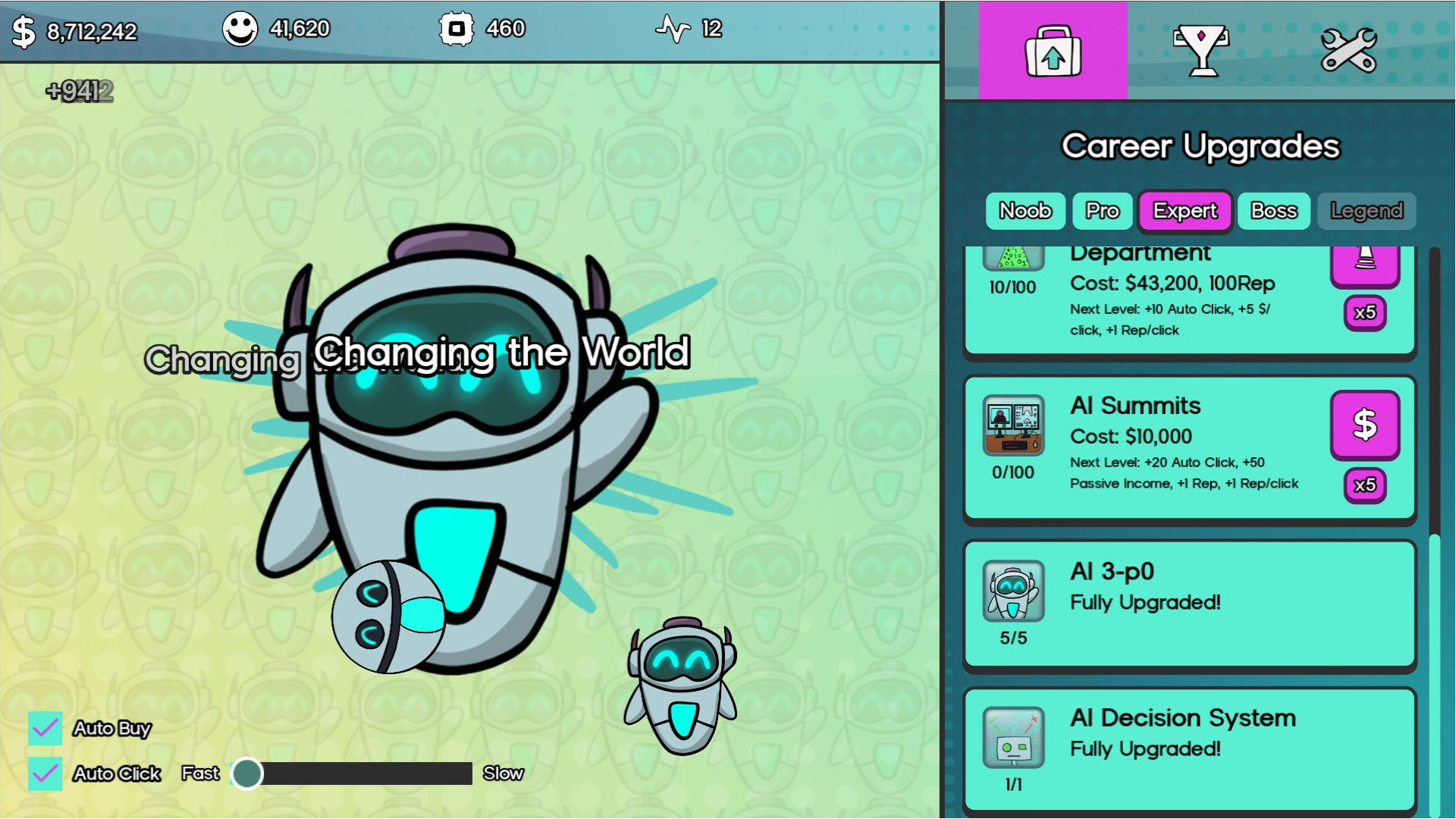Click the auto click speed slider handle

tap(247, 773)
